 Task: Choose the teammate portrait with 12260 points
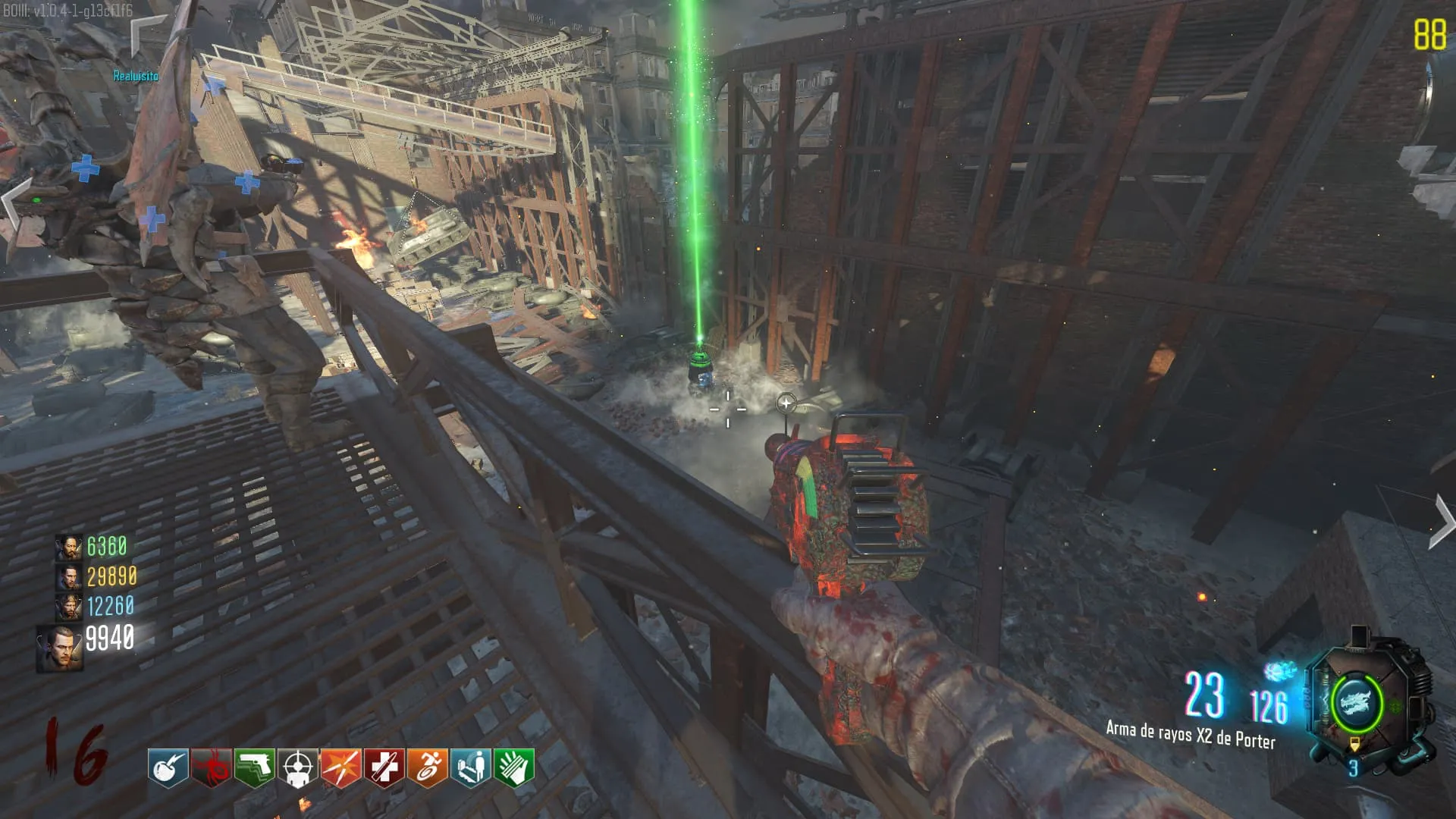(x=68, y=607)
